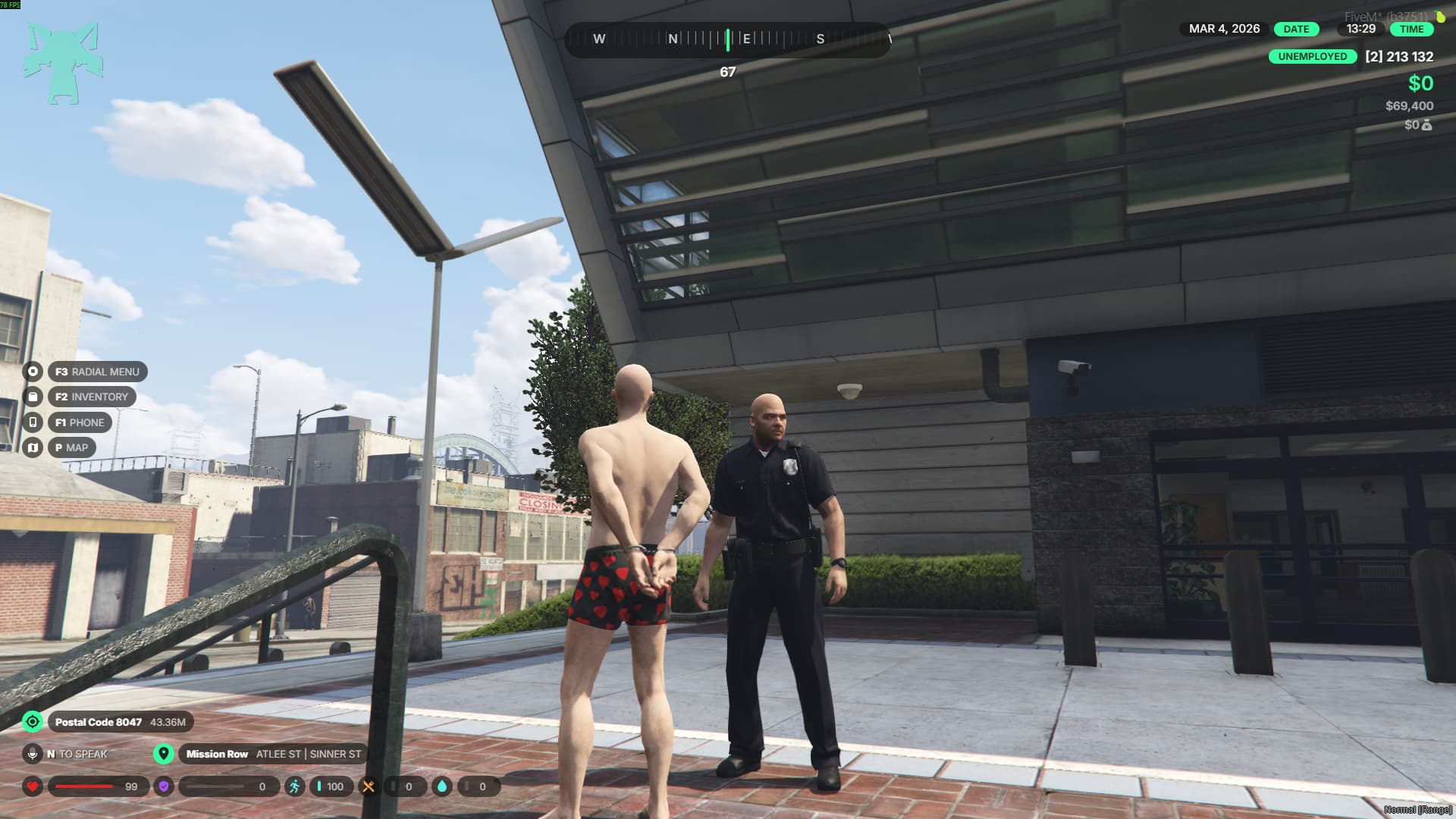The height and width of the screenshot is (819, 1456).
Task: Open the inventory bag icon
Action: click(33, 397)
